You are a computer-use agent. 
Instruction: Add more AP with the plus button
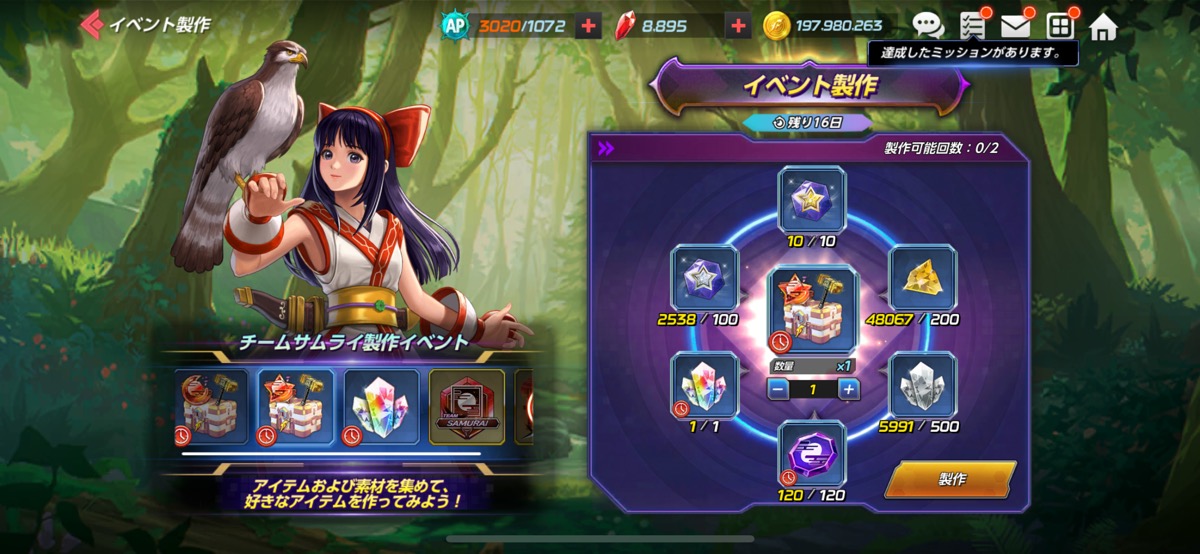(588, 26)
